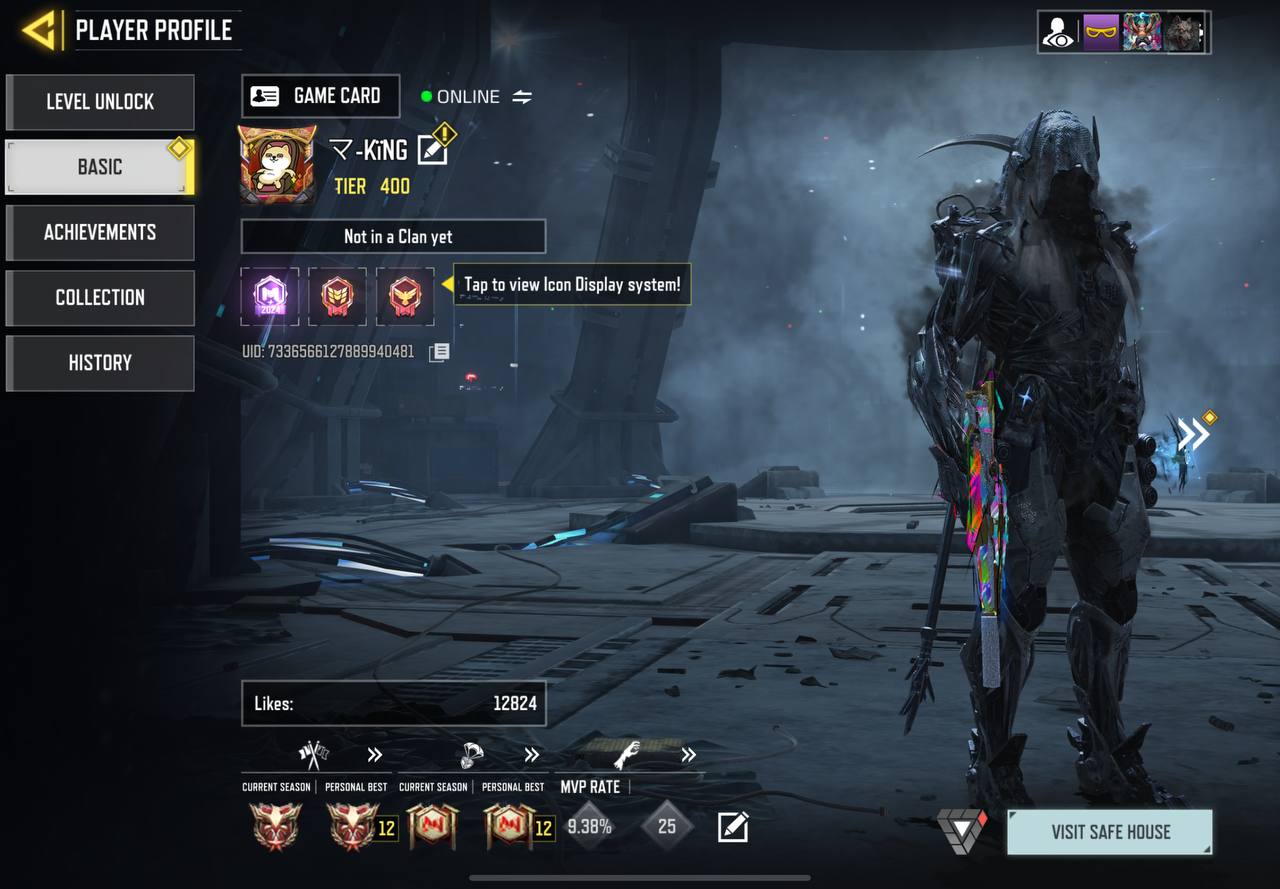Screen dimensions: 1280x889
Task: Open the Collection tab
Action: coord(100,297)
